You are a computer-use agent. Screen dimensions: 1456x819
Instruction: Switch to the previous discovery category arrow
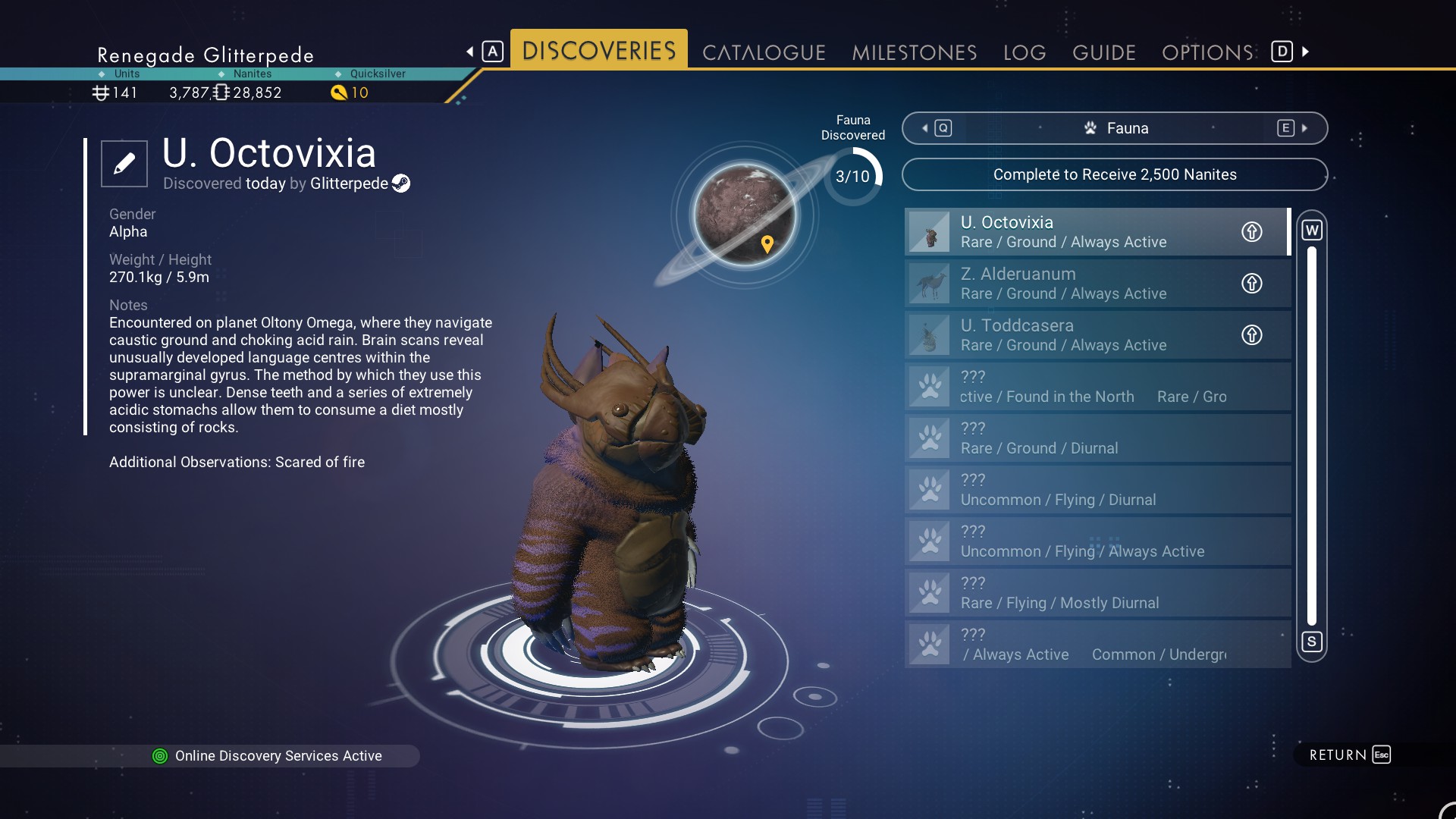(925, 128)
